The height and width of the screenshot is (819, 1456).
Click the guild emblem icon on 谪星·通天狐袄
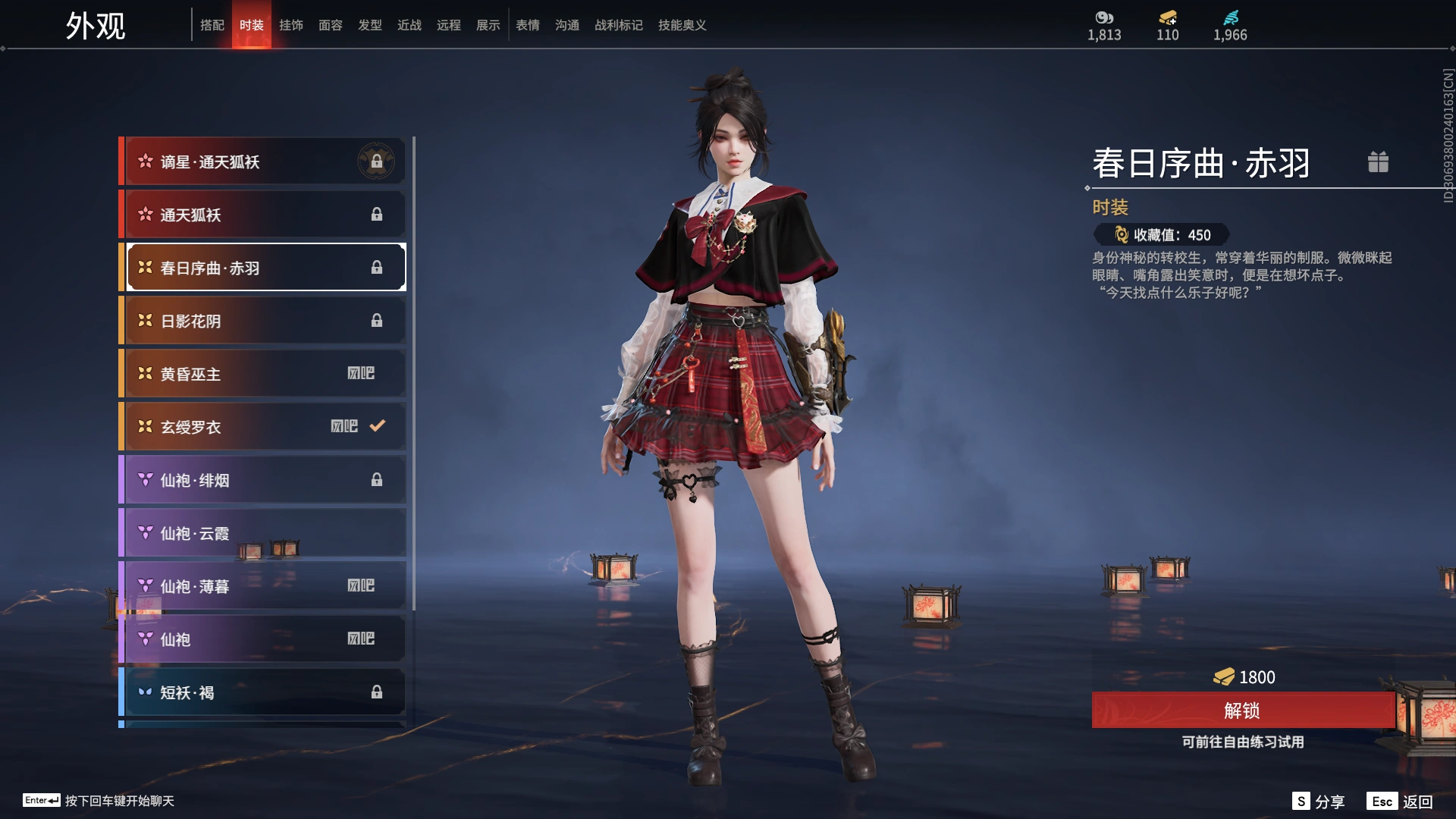point(377,160)
